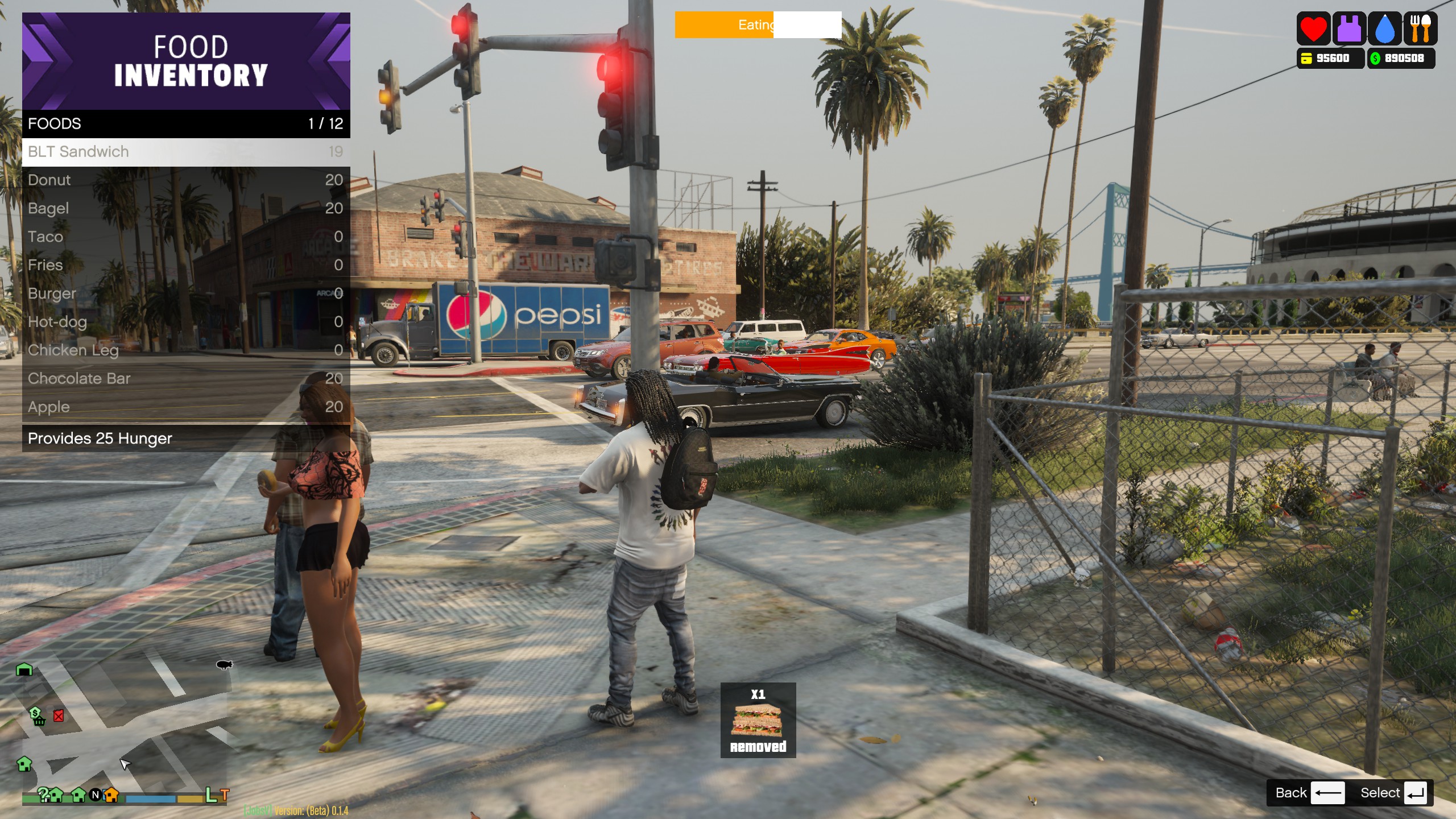Viewport: 1456px width, 819px height.
Task: Select the Chocolate Bar entry
Action: click(x=185, y=379)
